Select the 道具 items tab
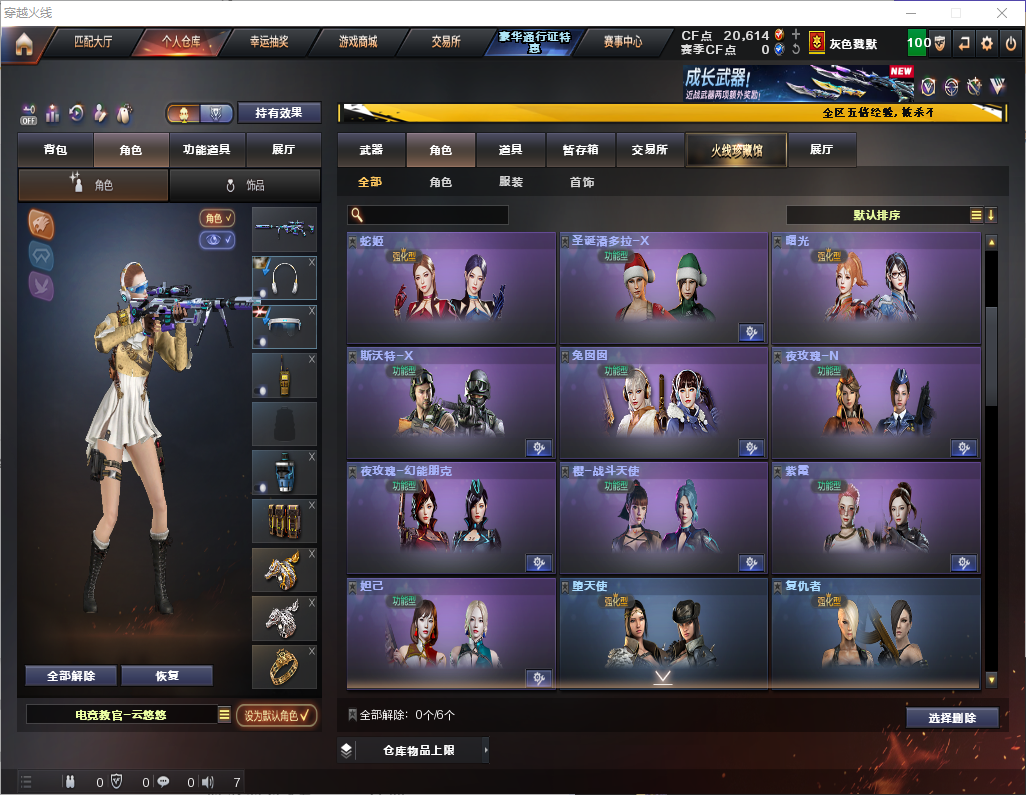This screenshot has width=1026, height=795. (510, 150)
